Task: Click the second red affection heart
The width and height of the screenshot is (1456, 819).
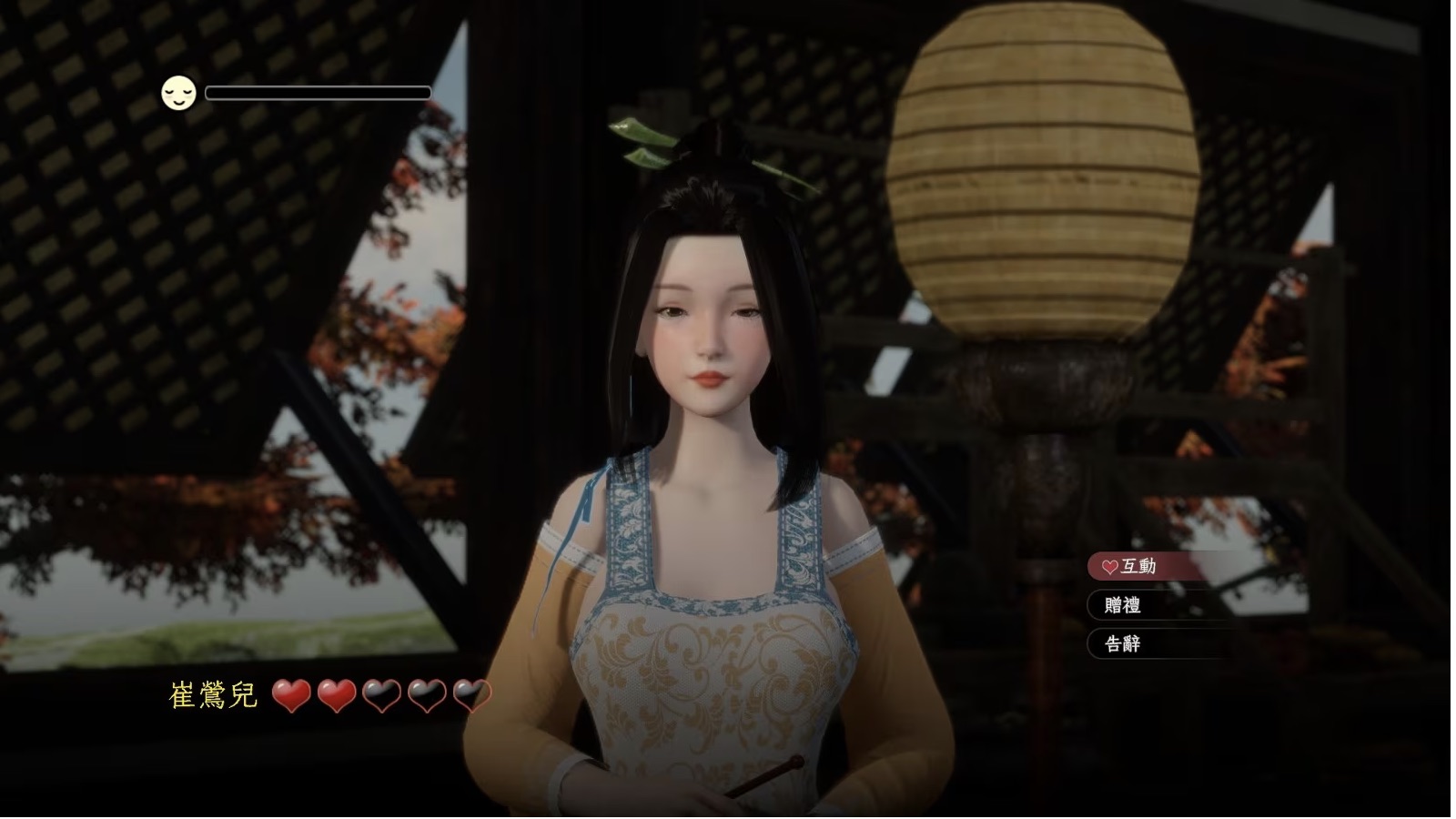Action: point(336,697)
